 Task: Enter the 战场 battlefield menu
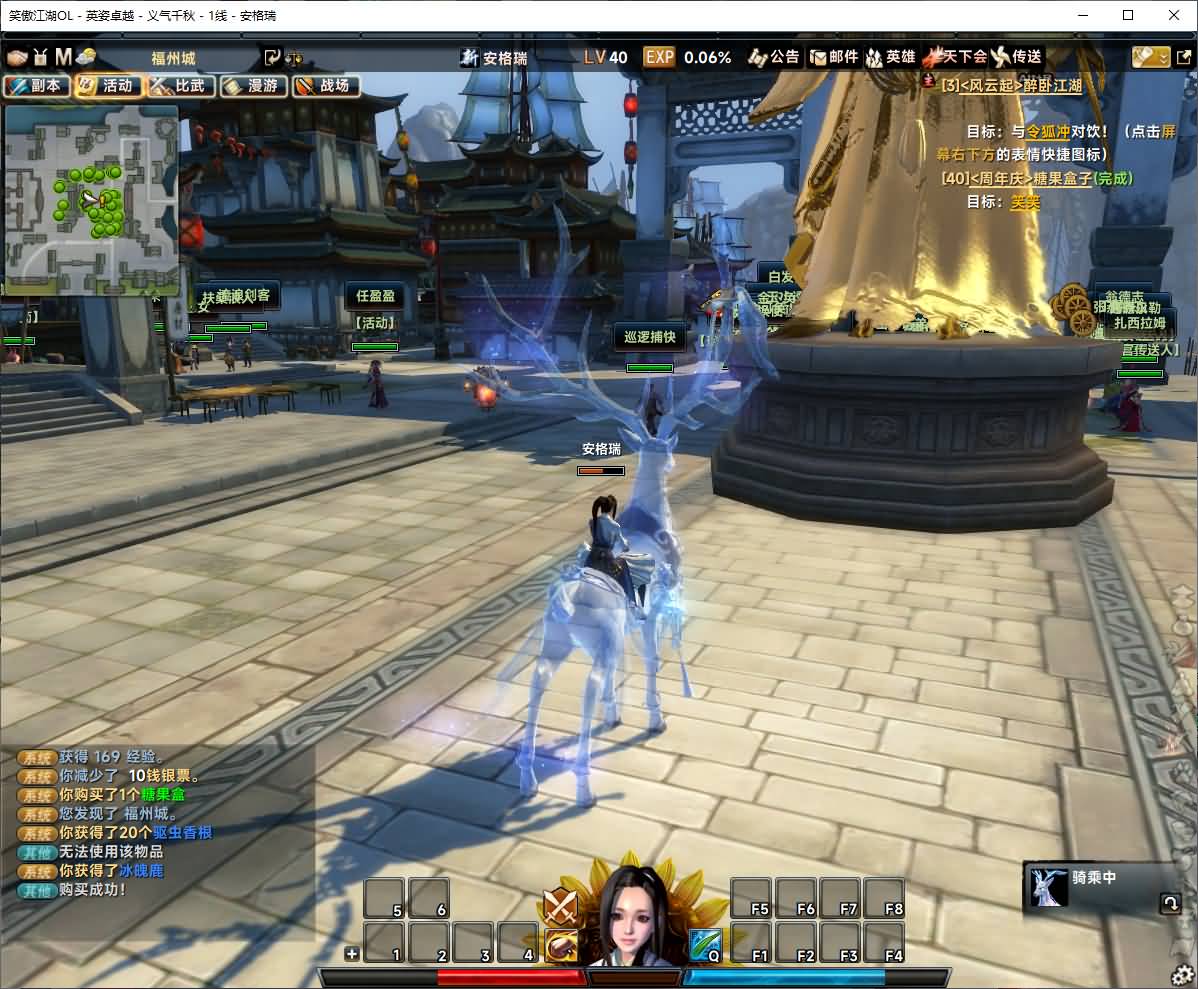point(326,86)
